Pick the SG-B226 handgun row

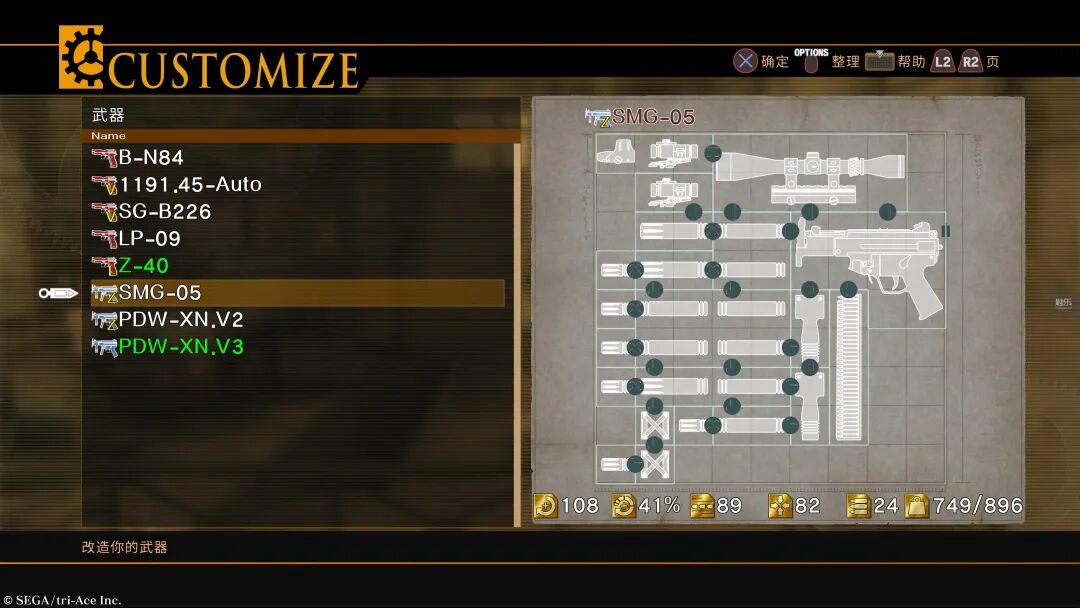[x=164, y=211]
